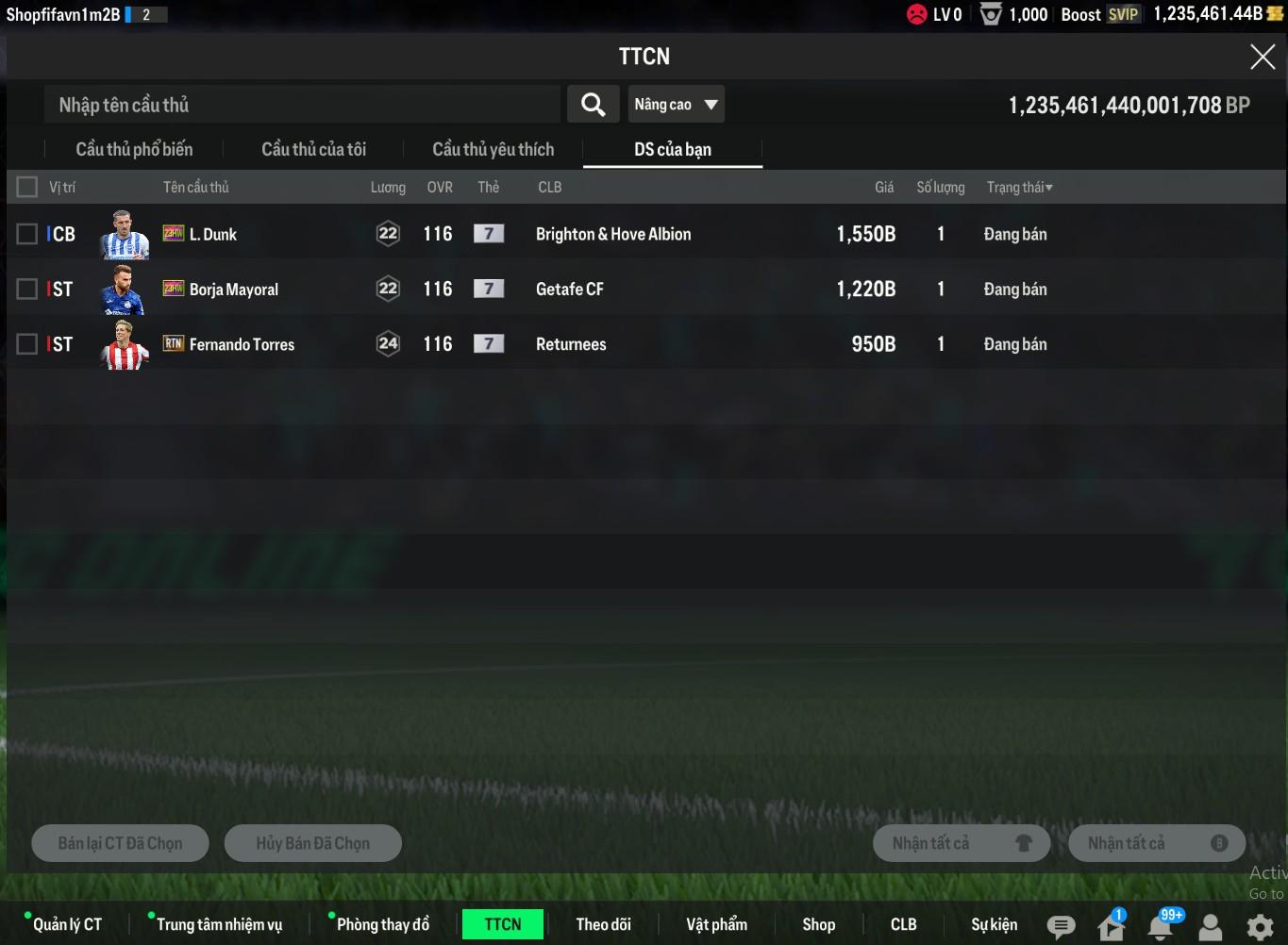Close the TTCN window
The width and height of the screenshot is (1288, 945).
point(1262,57)
